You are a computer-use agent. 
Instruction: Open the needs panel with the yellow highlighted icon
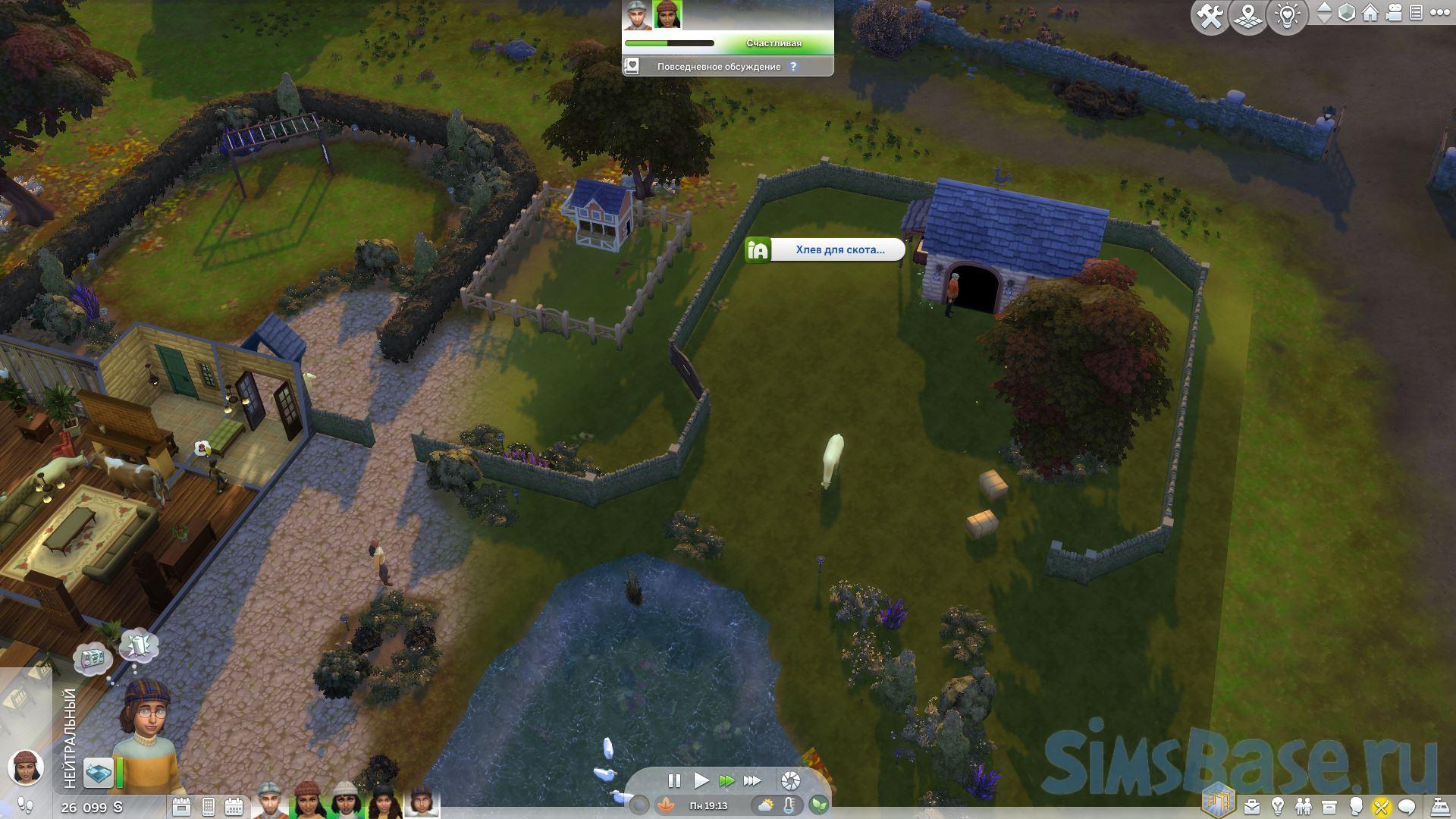point(1381,806)
